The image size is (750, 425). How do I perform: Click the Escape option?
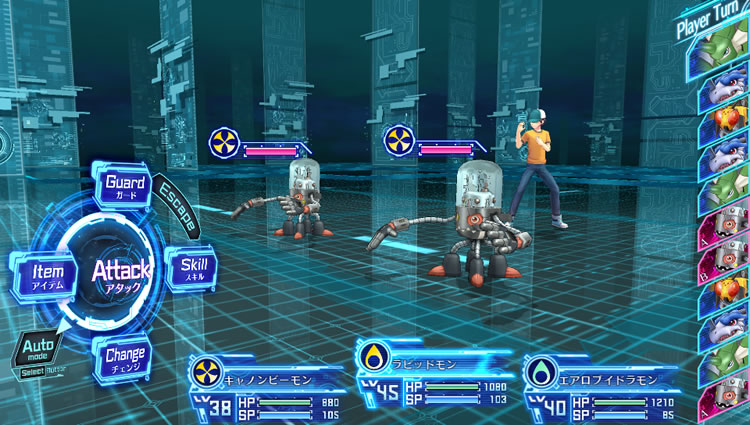coord(178,204)
